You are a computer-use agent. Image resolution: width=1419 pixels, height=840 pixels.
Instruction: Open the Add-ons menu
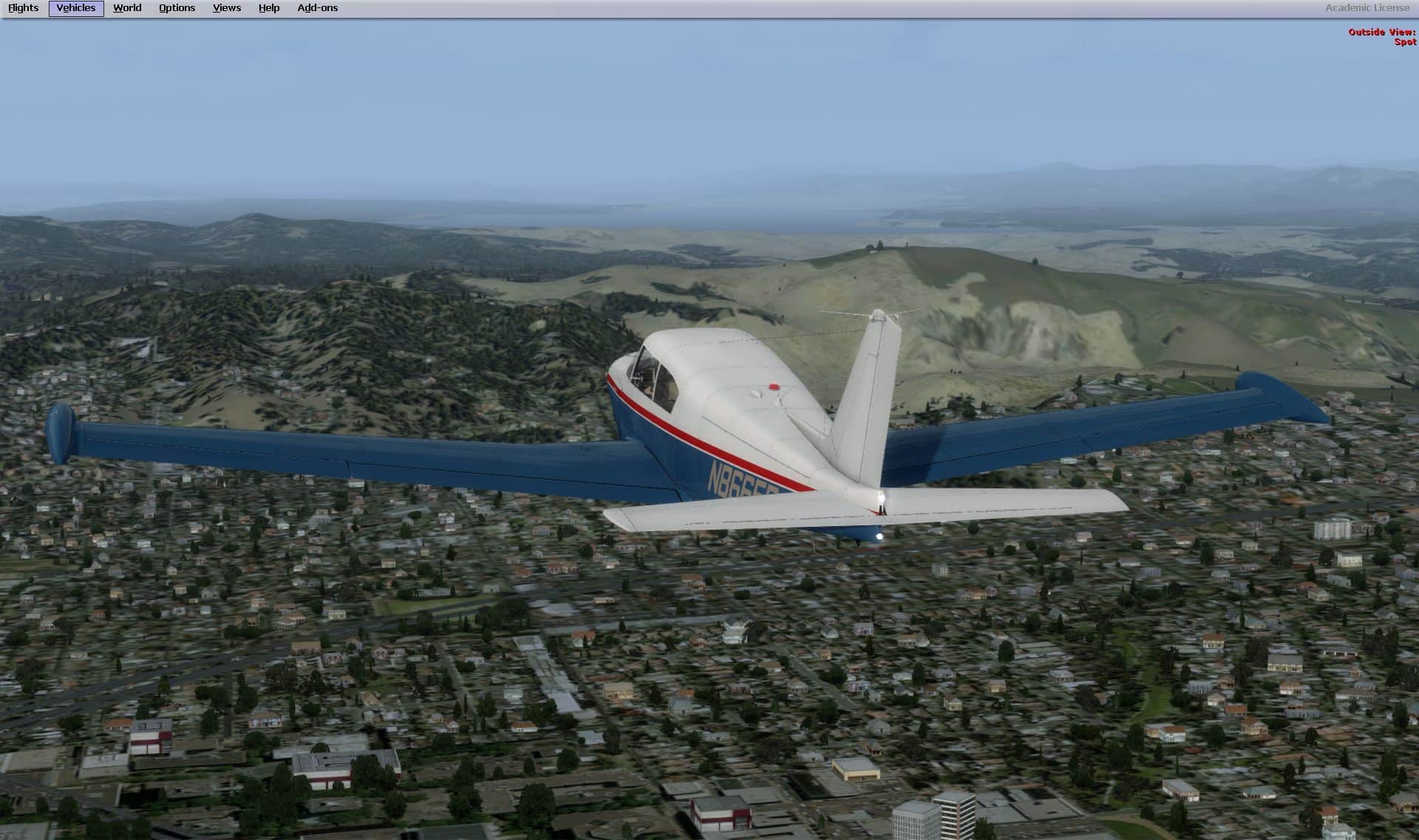point(317,8)
